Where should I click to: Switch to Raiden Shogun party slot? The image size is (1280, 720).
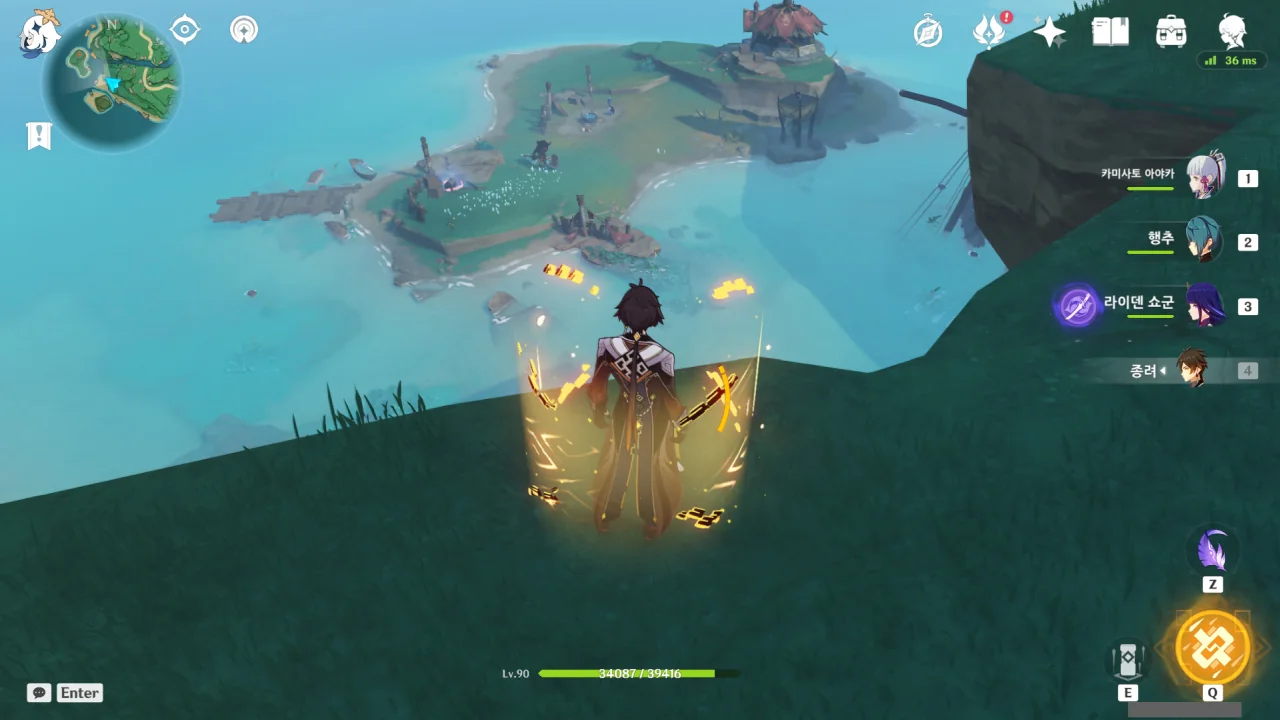[x=1203, y=306]
